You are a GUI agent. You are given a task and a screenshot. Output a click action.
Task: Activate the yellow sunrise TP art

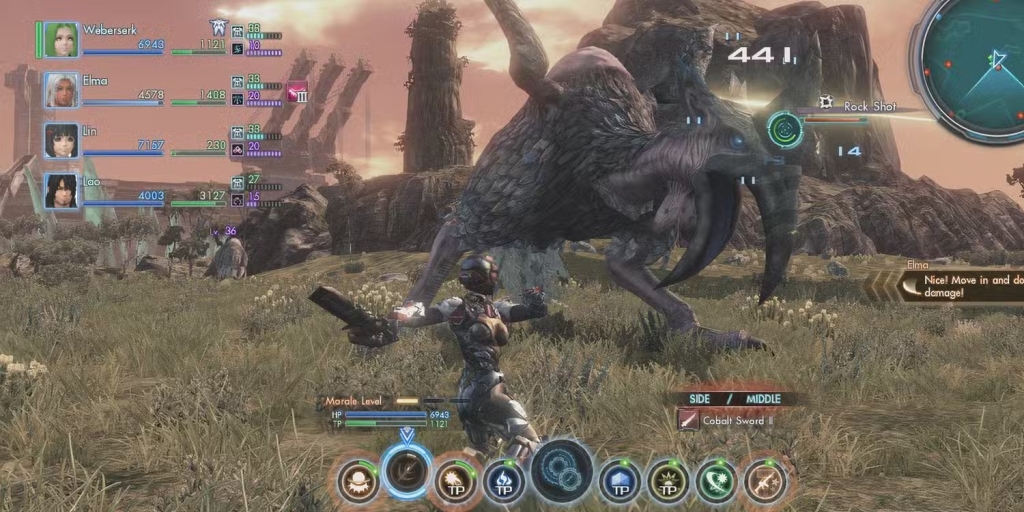pos(668,481)
